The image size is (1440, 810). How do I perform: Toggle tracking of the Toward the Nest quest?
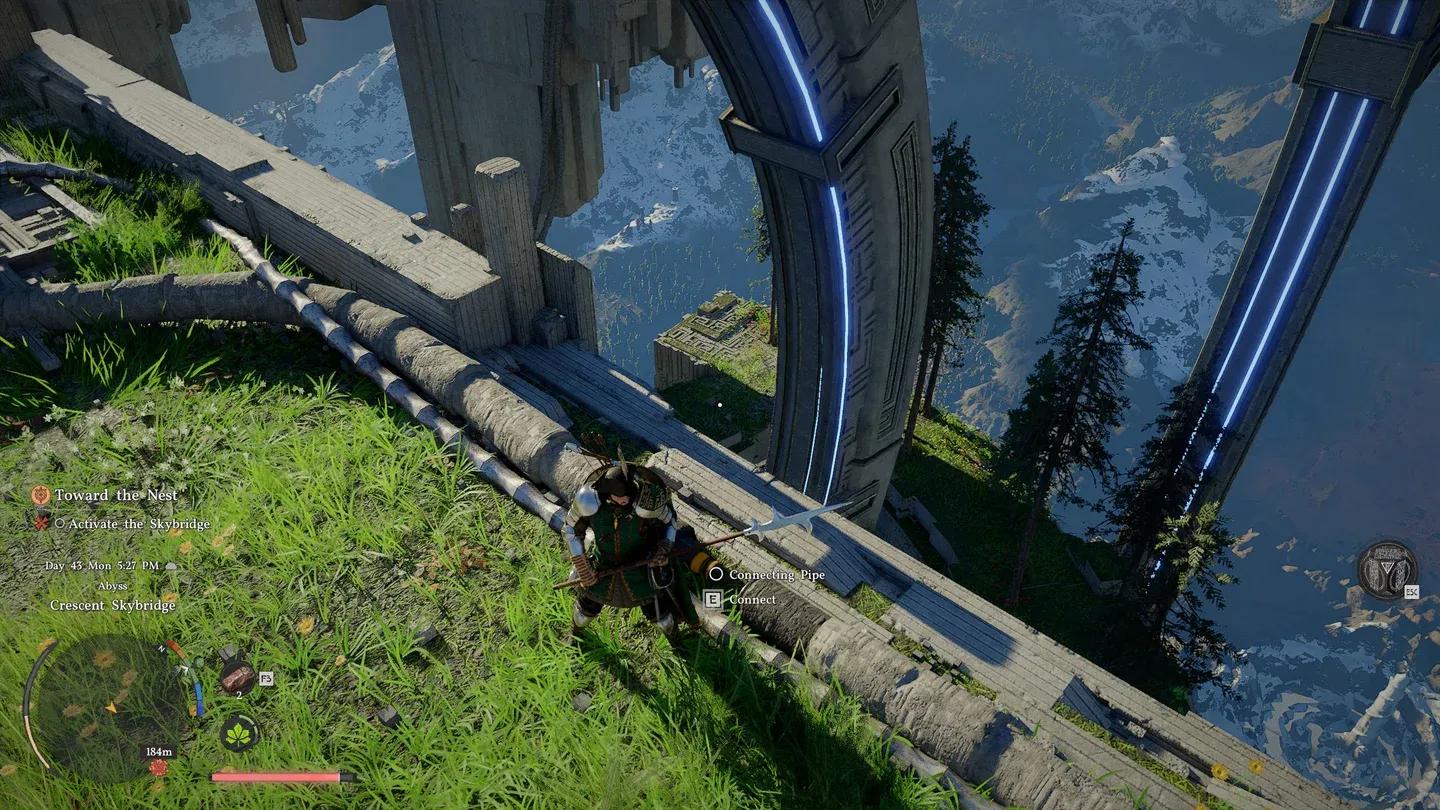coord(115,495)
